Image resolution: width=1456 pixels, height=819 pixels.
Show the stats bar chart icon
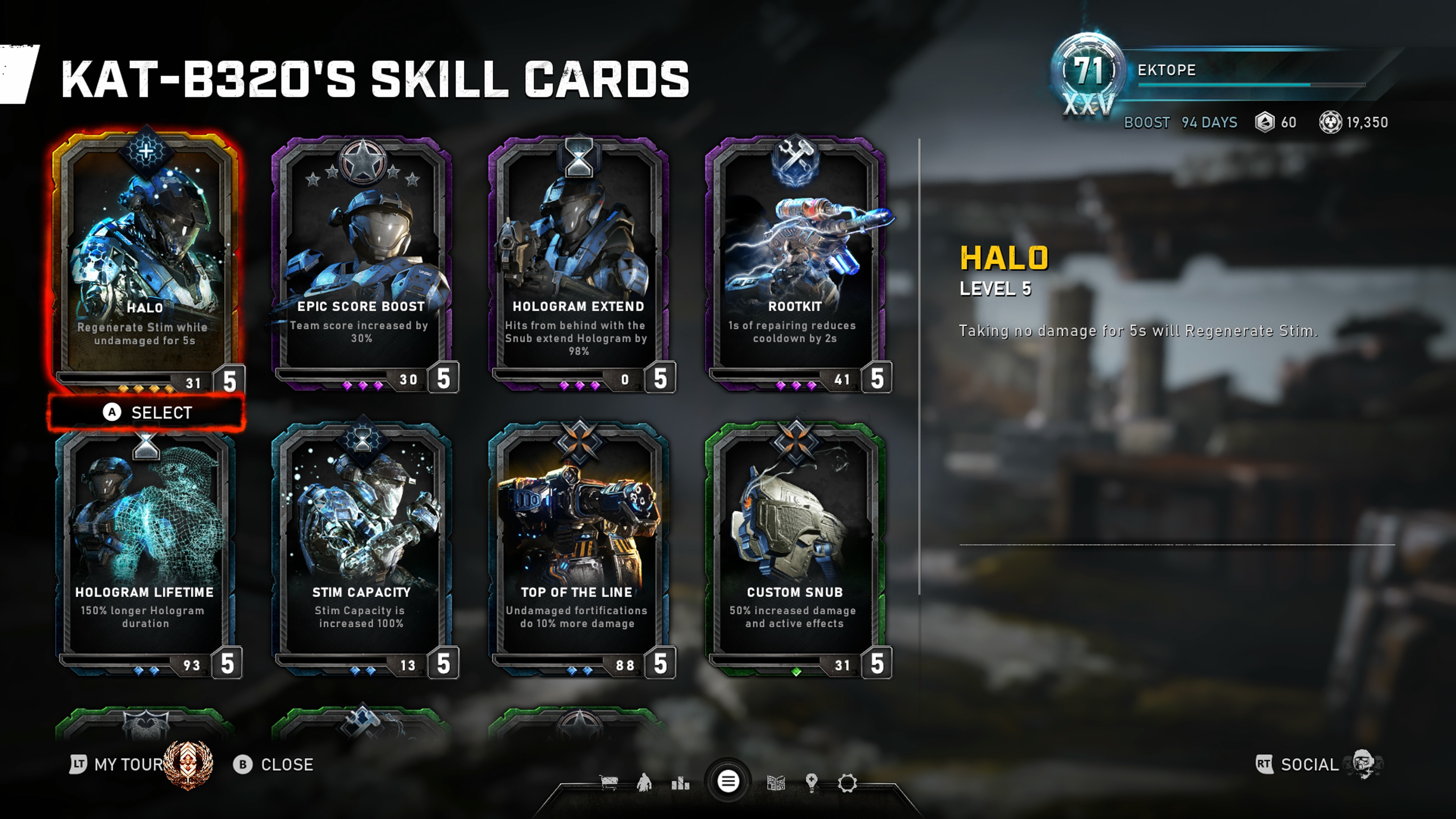pos(681,783)
